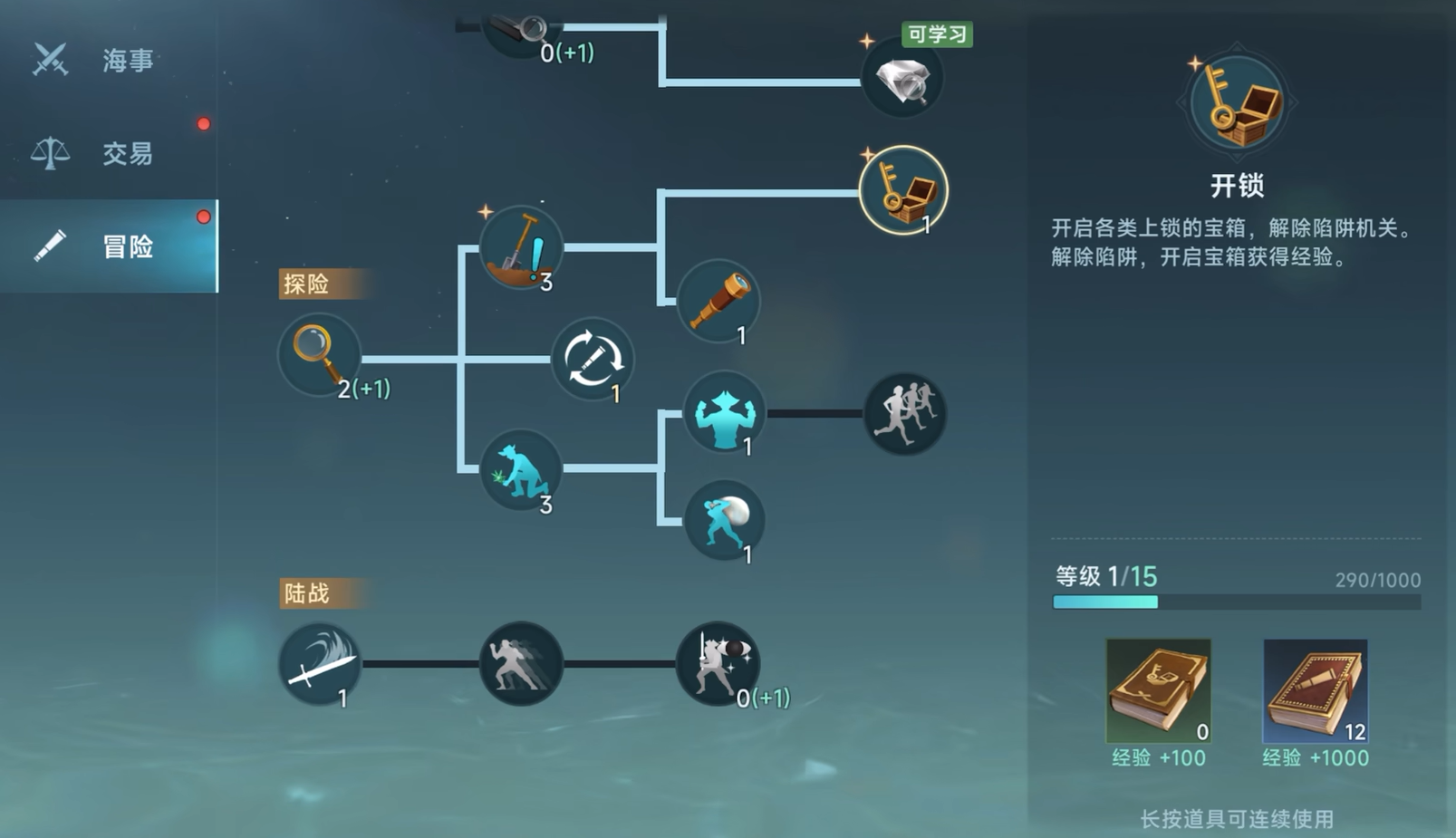Viewport: 1456px width, 838px height.
Task: Select the sword slash skill in 陆战
Action: (319, 664)
